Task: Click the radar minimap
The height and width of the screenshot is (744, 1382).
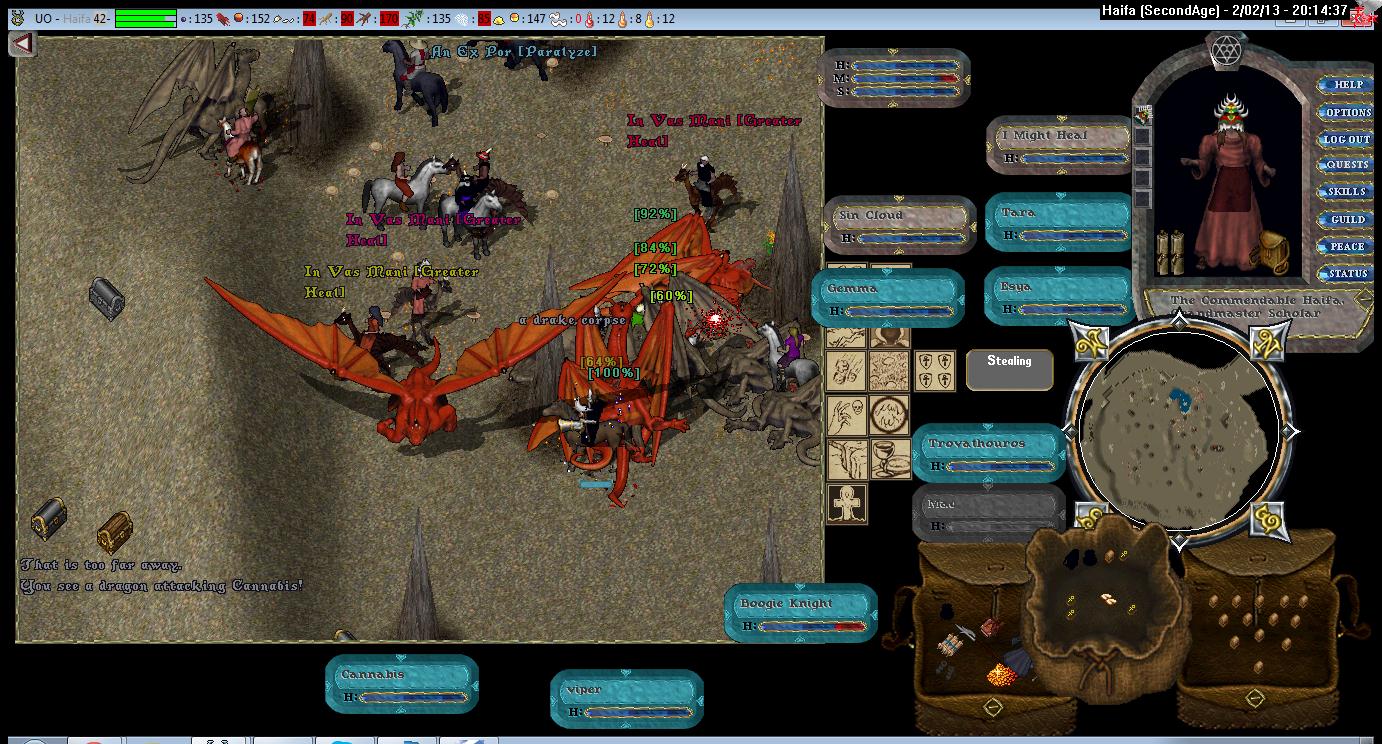Action: coord(1179,430)
